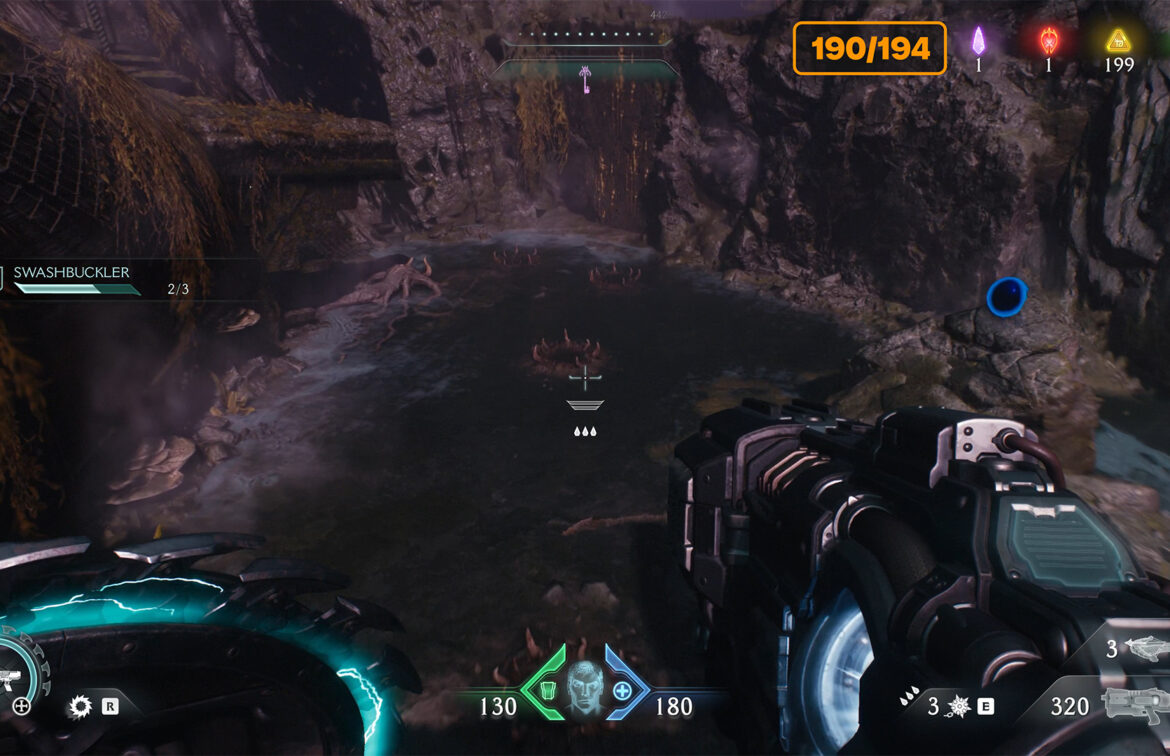Click the purple crystal currency icon
The width and height of the screenshot is (1170, 756).
979,41
